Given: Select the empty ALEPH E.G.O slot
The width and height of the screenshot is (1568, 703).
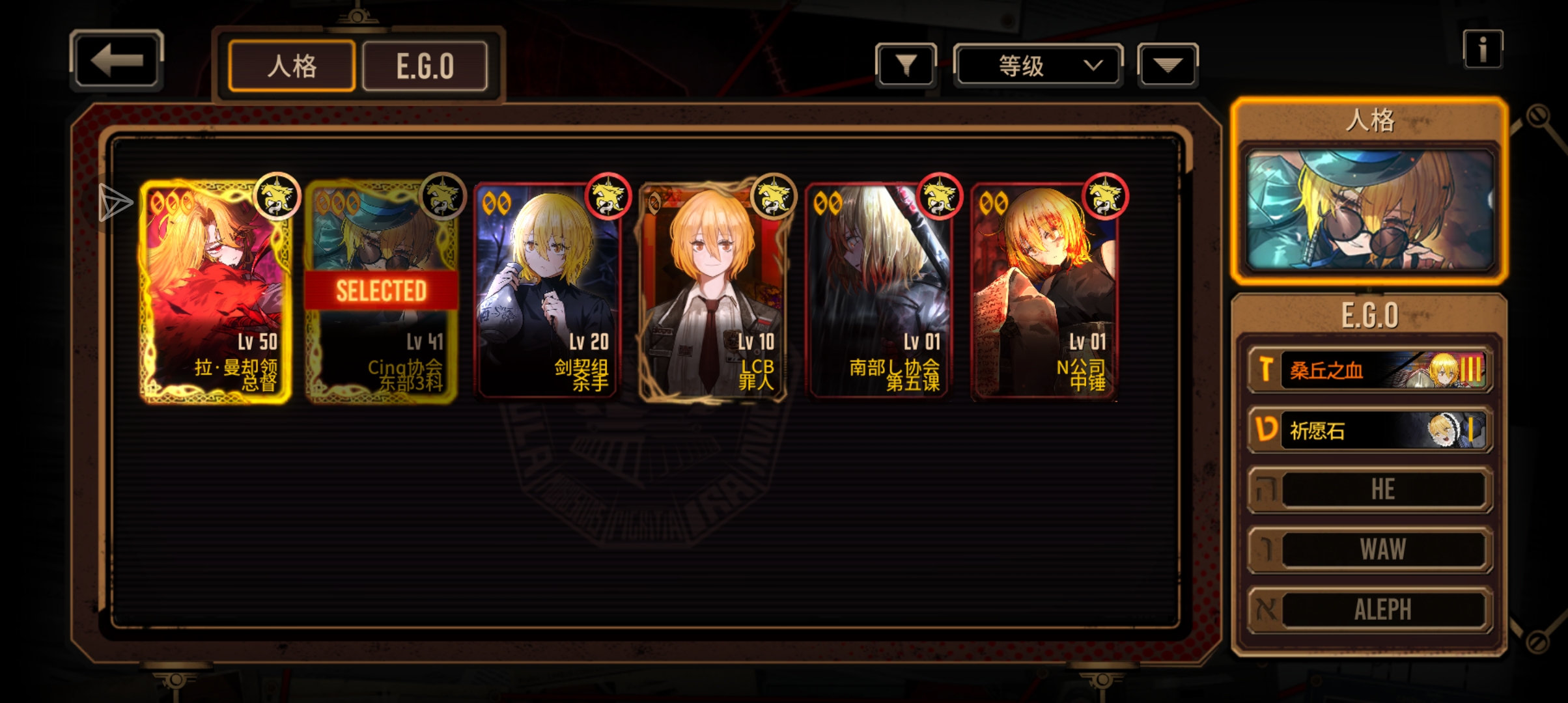Looking at the screenshot, I should (1369, 609).
